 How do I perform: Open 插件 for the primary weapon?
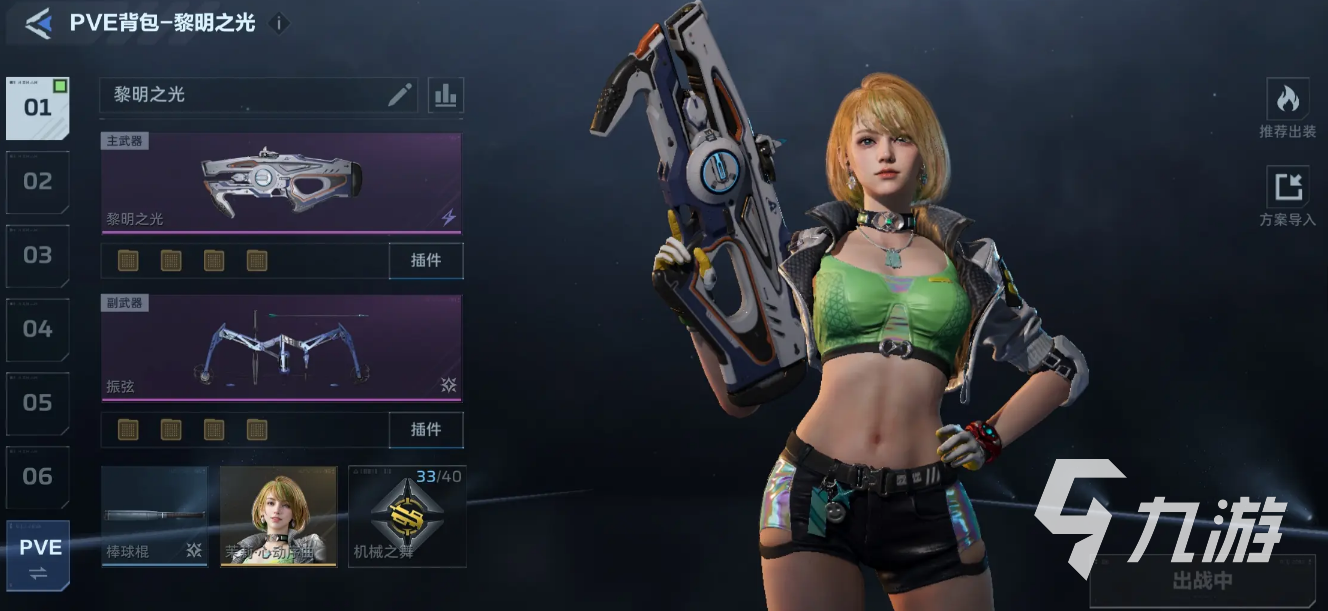[426, 260]
